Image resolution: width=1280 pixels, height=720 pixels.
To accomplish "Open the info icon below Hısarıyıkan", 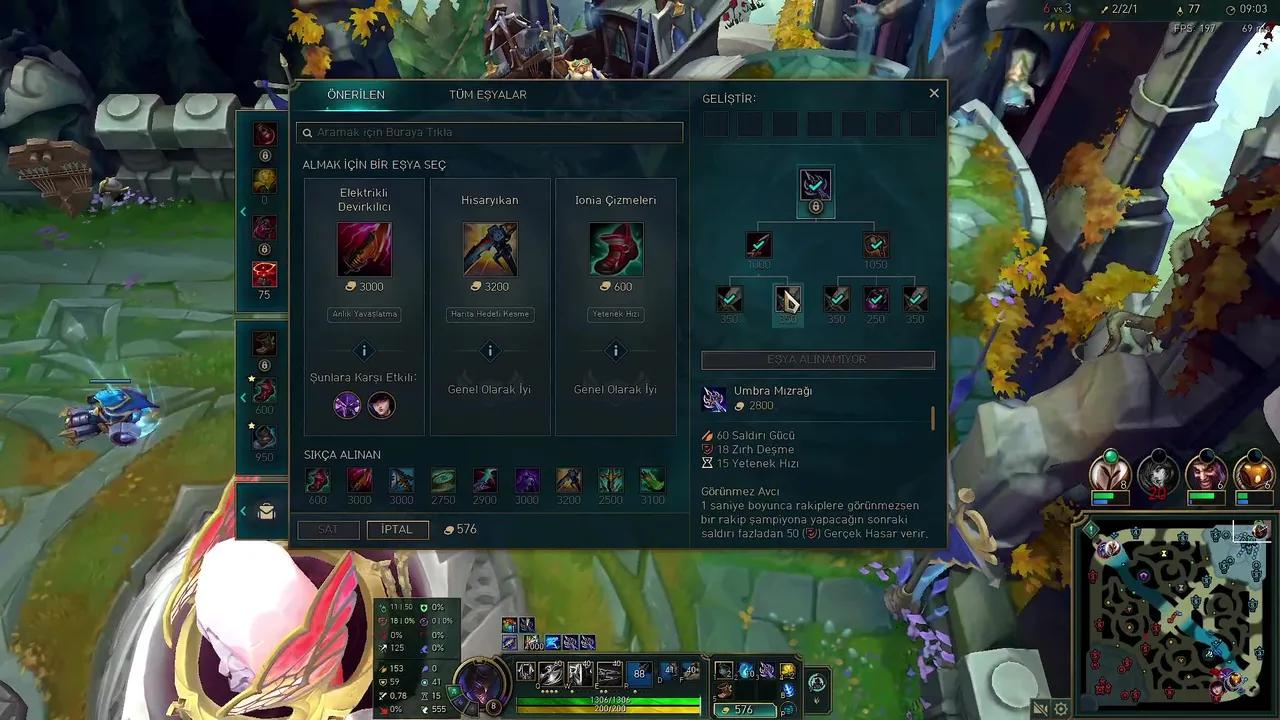I will coord(490,350).
